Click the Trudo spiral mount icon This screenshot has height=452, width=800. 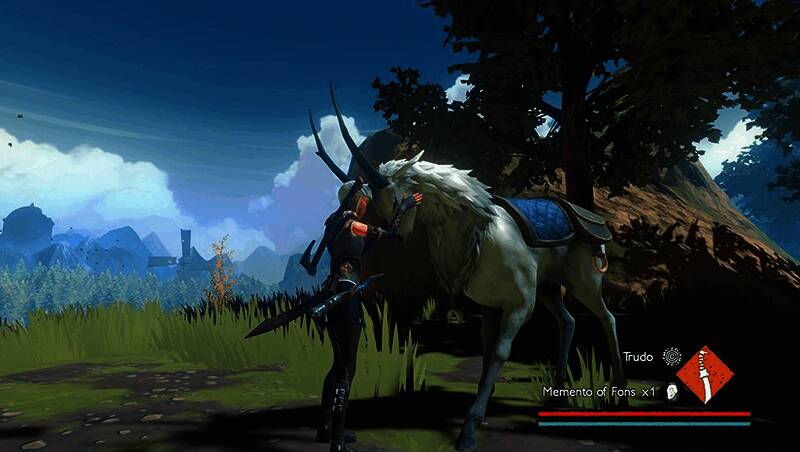672,355
